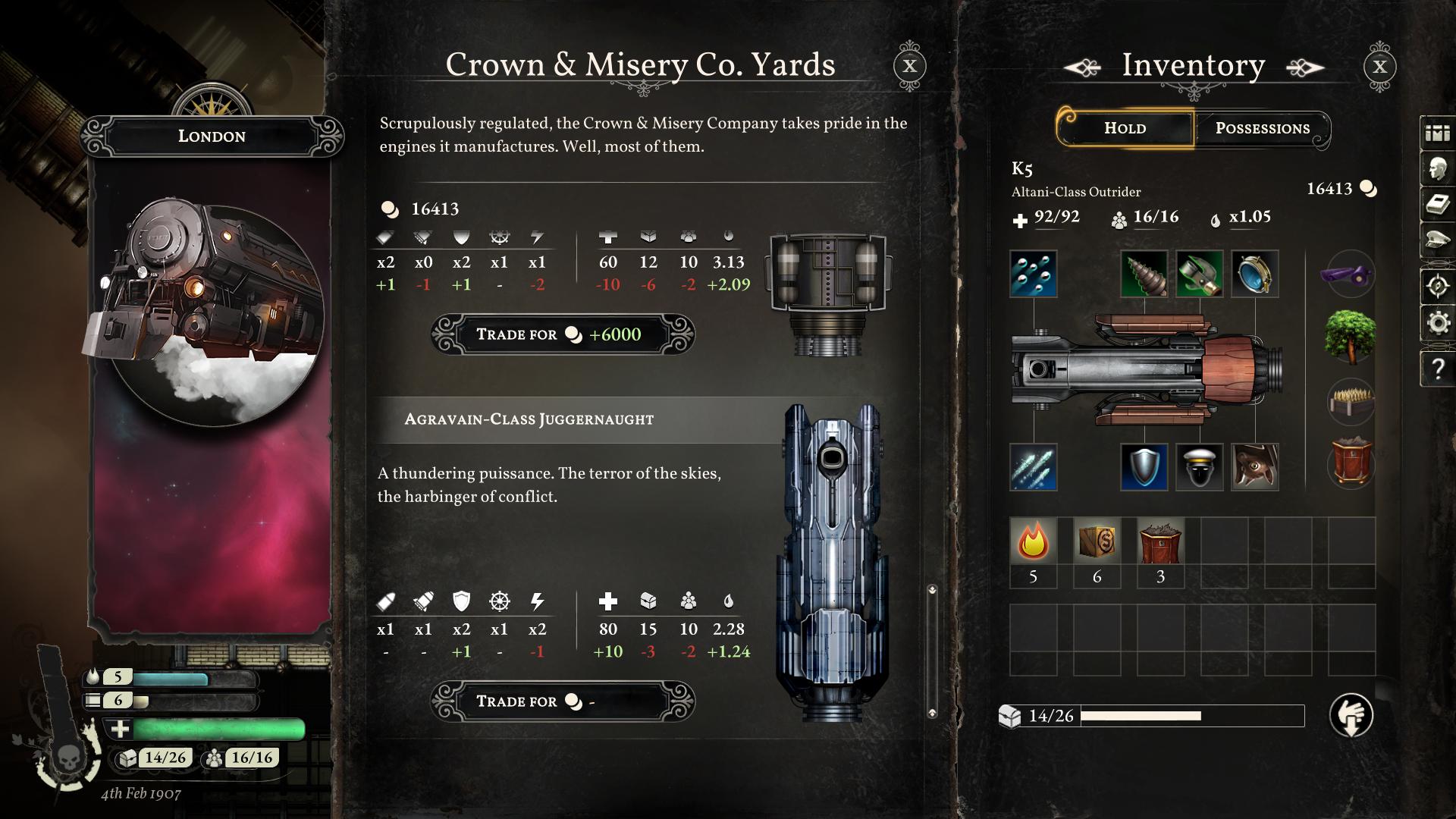Viewport: 1456px width, 819px height.
Task: Open the help question mark button
Action: click(x=1438, y=369)
